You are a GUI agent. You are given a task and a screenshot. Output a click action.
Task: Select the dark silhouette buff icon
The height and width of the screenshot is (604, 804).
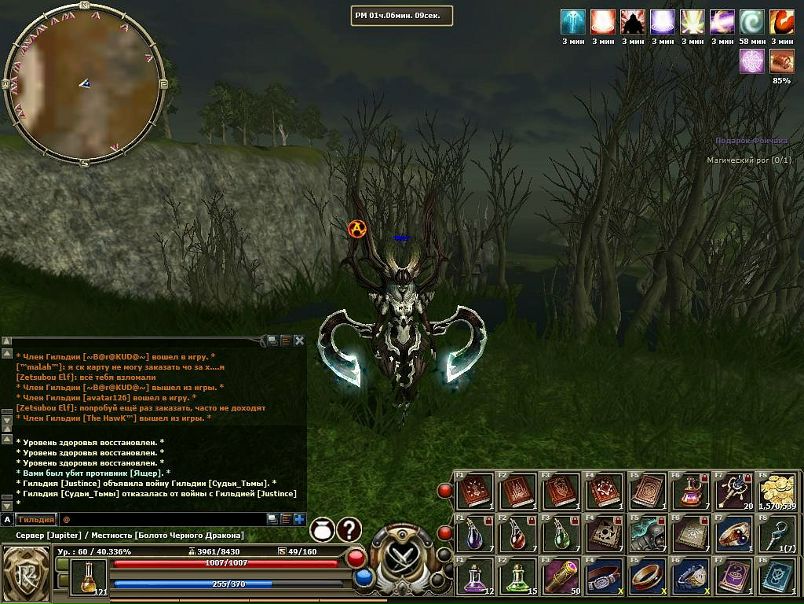pyautogui.click(x=633, y=22)
